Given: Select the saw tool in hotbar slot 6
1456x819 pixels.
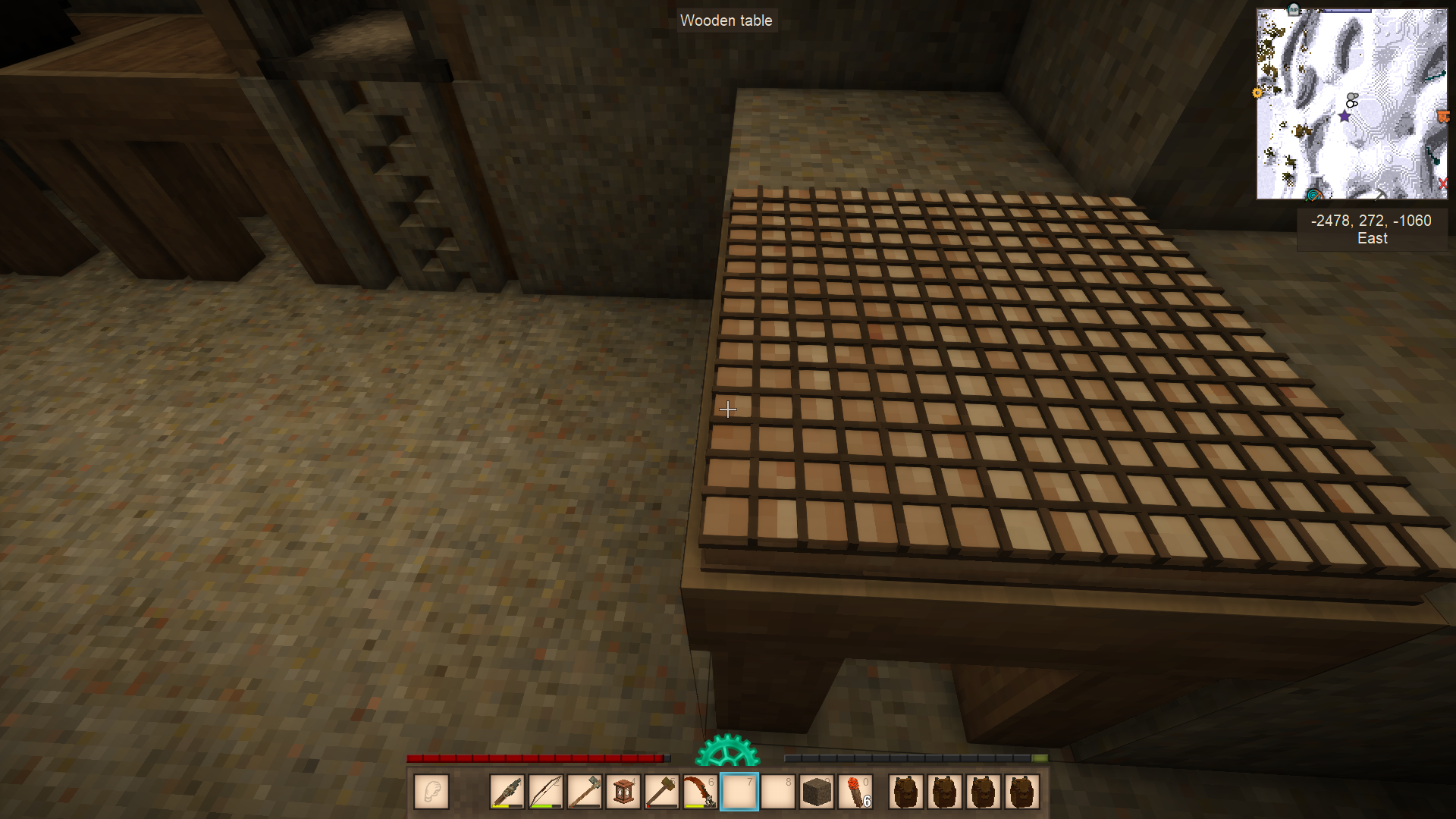Looking at the screenshot, I should (x=700, y=791).
